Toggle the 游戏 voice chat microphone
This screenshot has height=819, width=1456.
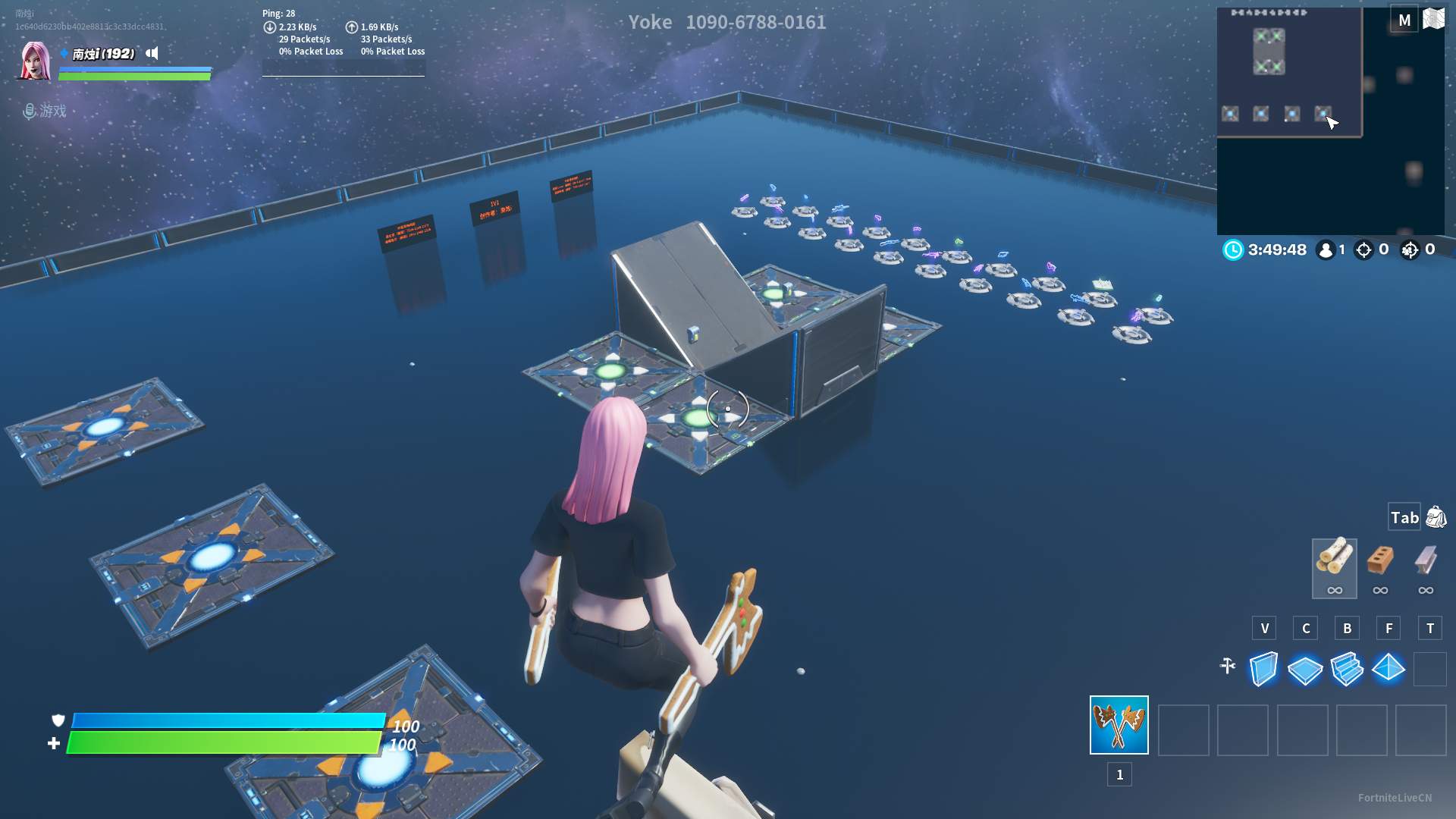tap(30, 111)
